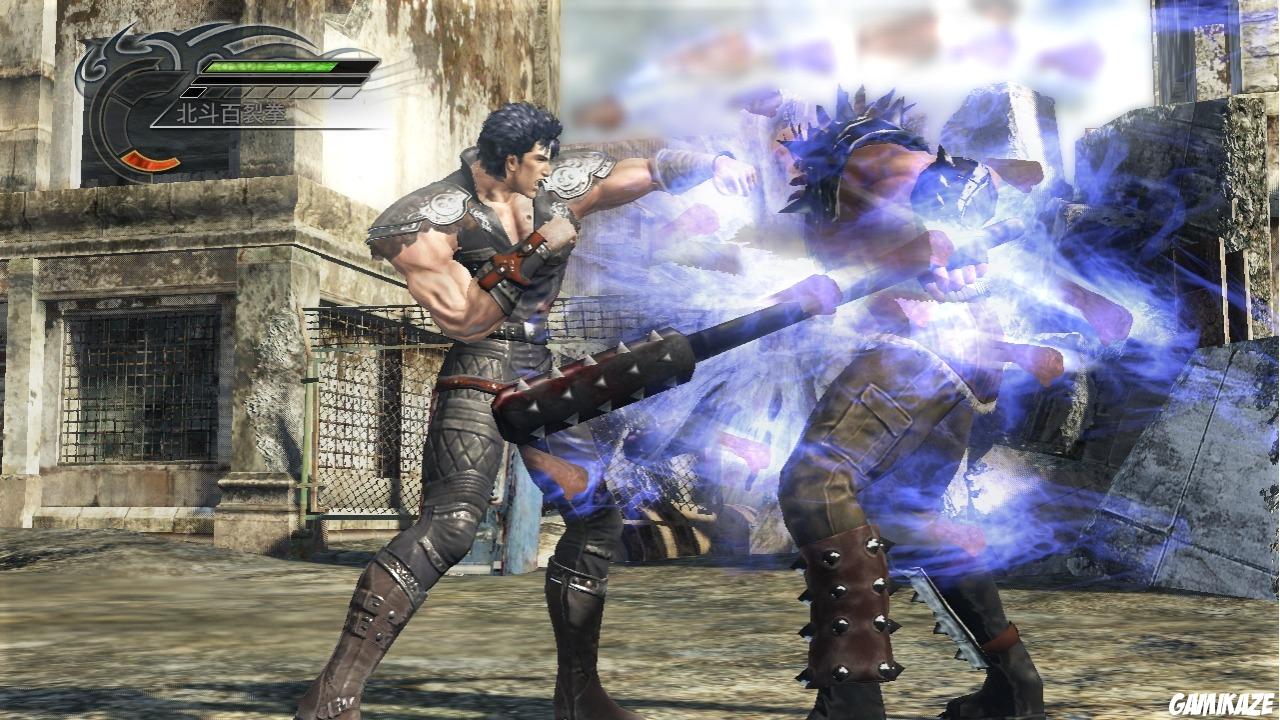Click the leftmost segment of the spirit gauge

pyautogui.click(x=196, y=91)
